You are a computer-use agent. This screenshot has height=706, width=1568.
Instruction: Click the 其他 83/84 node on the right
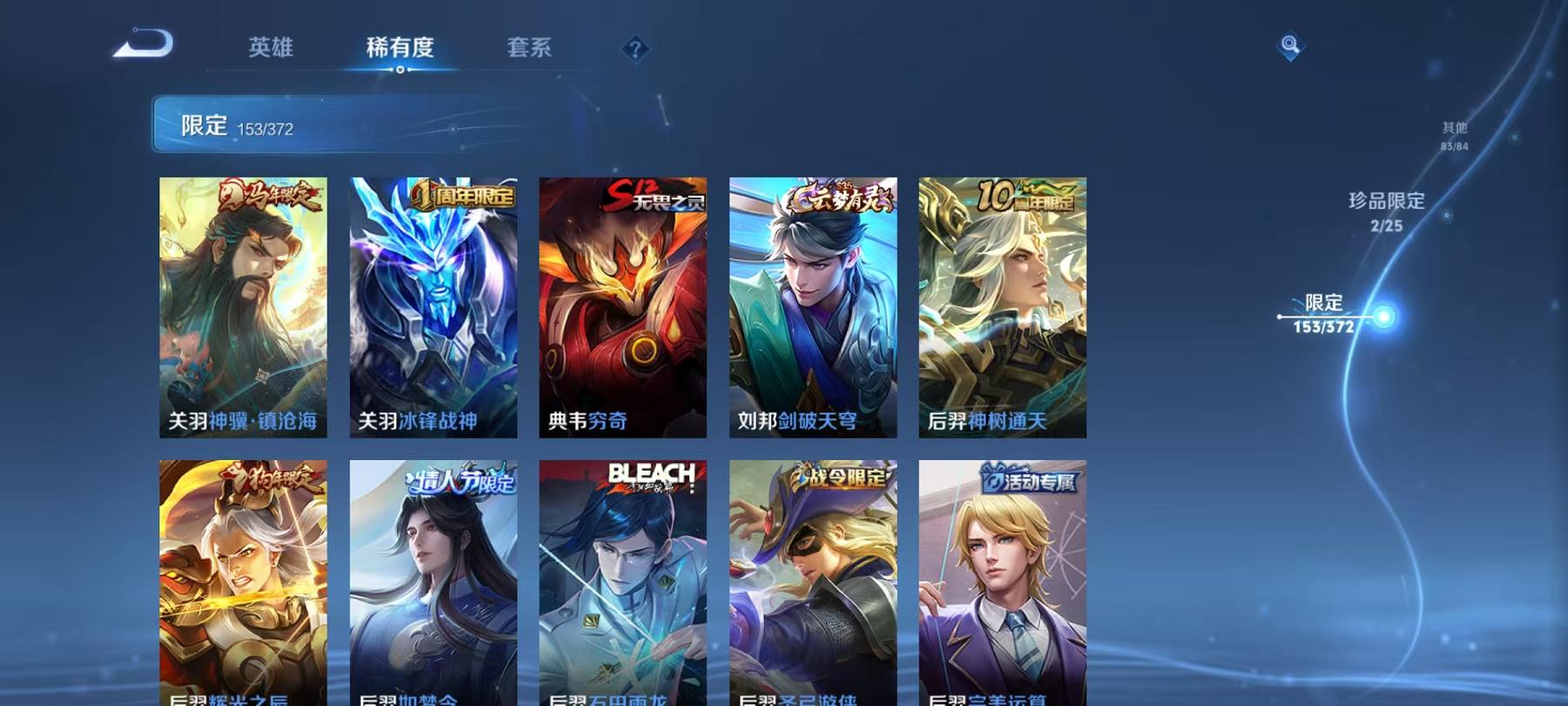(1455, 132)
